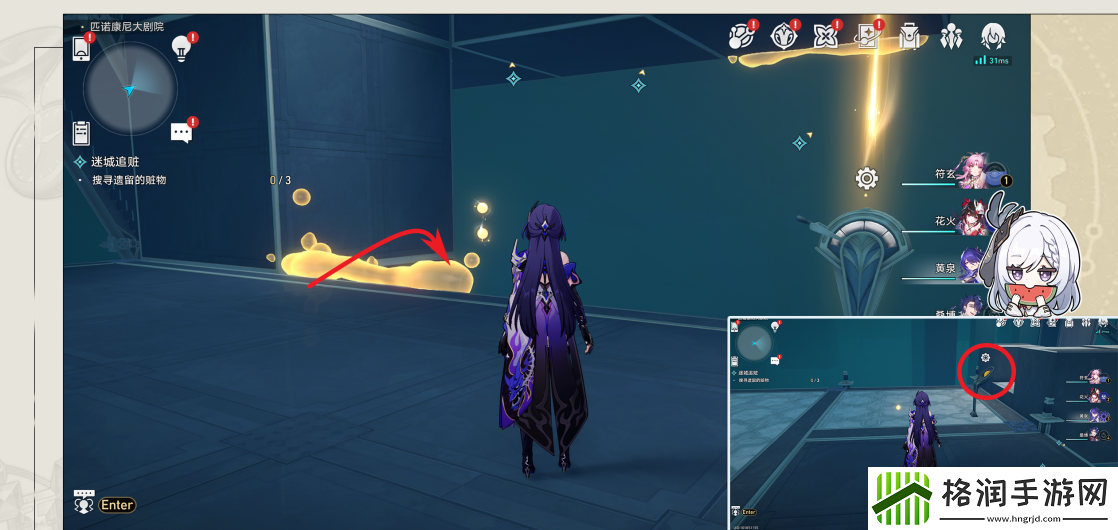Screen dimensions: 1118x530
Task: Open the orbiting planet icon
Action: coord(740,37)
